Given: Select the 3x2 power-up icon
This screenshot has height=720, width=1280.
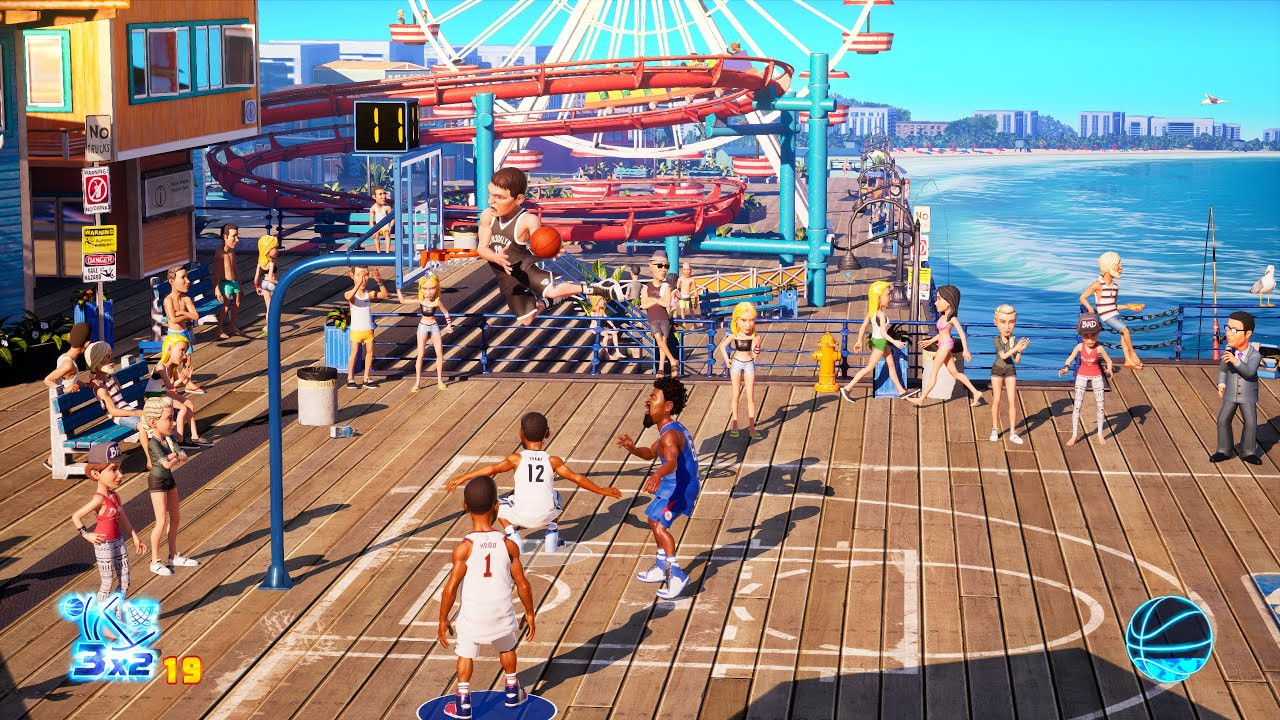Looking at the screenshot, I should click(x=110, y=640).
